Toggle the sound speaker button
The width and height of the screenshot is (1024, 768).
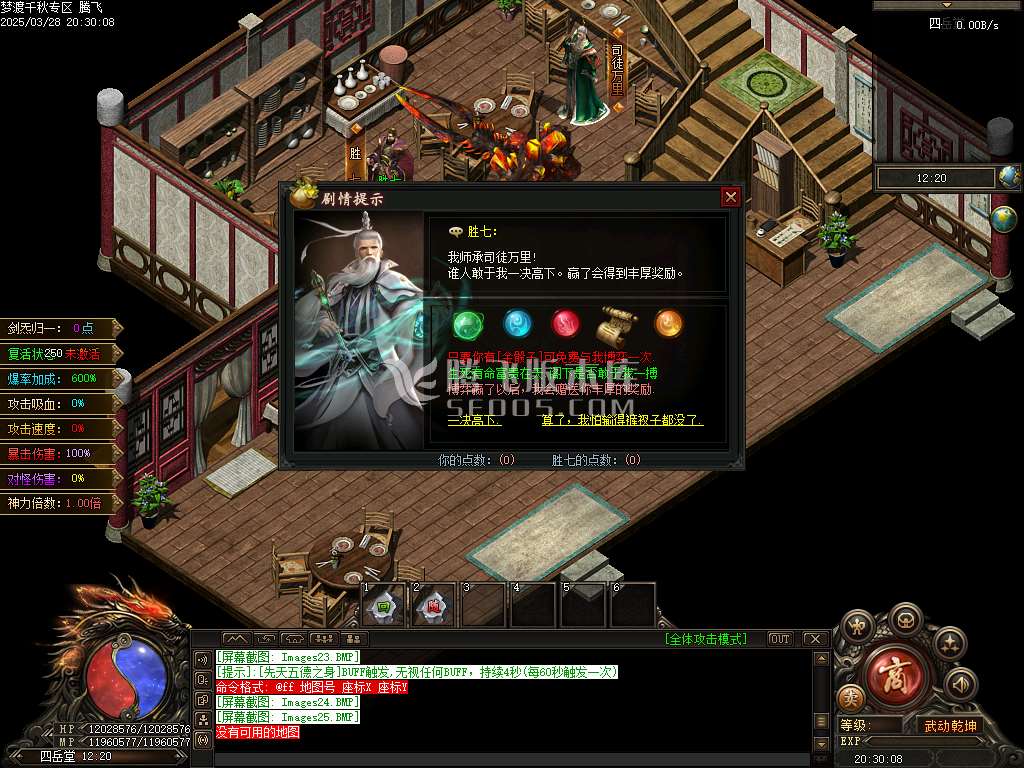(x=961, y=684)
